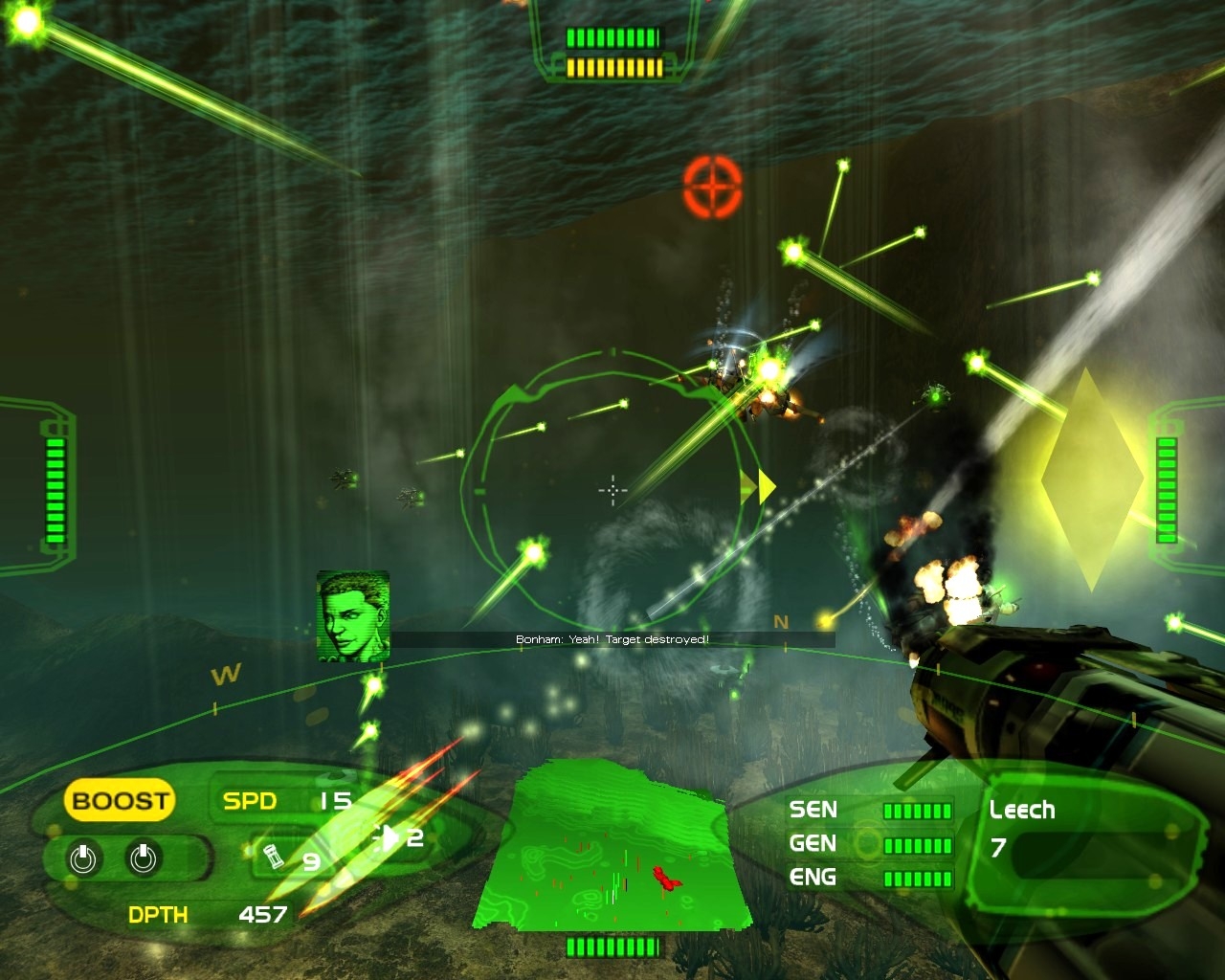Activate the yellow BOOST indicator
The image size is (1225, 980).
pos(120,801)
